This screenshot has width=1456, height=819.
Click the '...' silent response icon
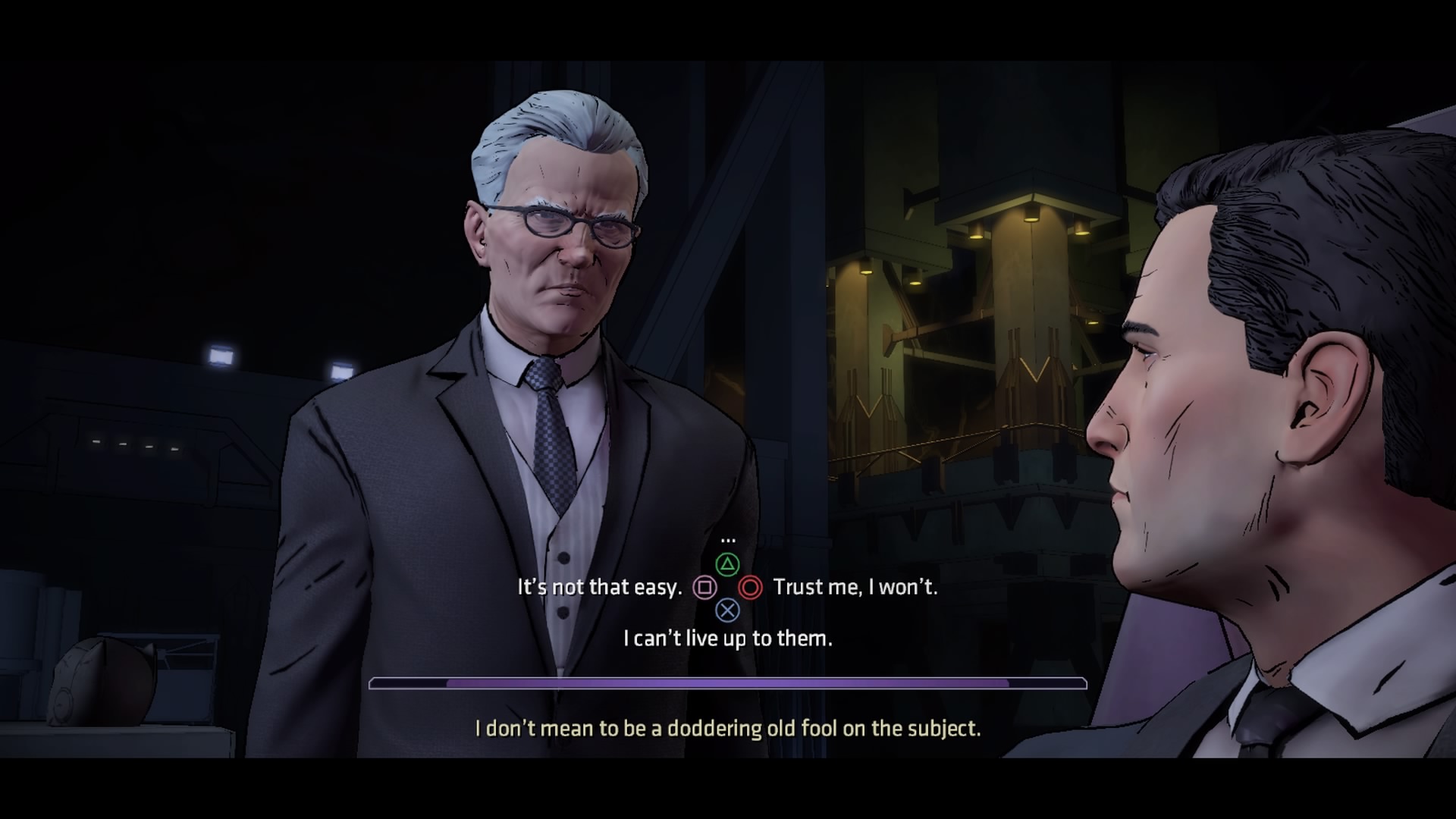click(x=729, y=540)
